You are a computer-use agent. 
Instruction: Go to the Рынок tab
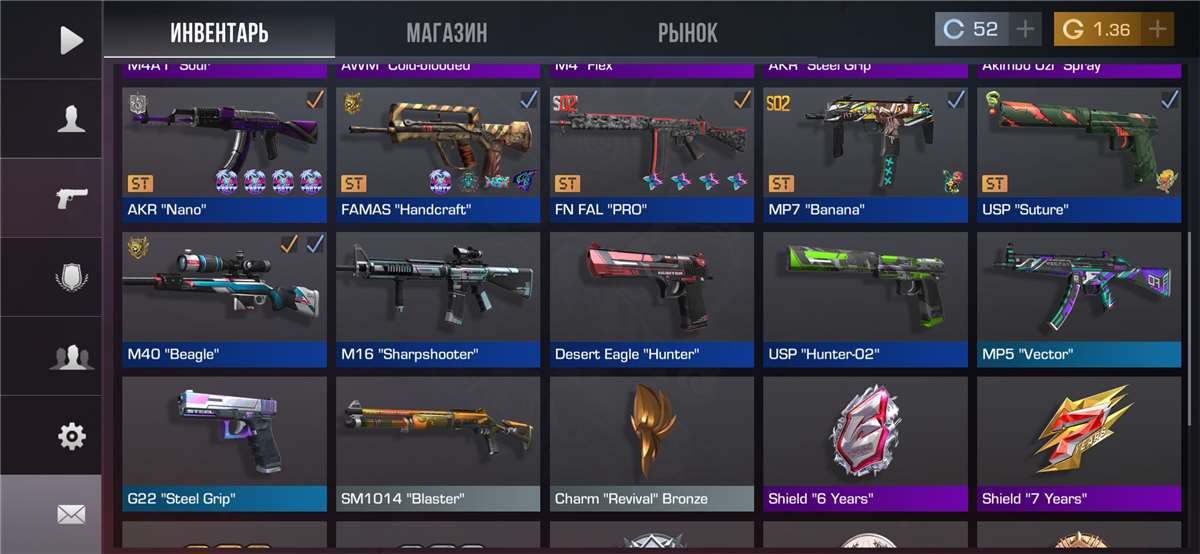[x=687, y=32]
